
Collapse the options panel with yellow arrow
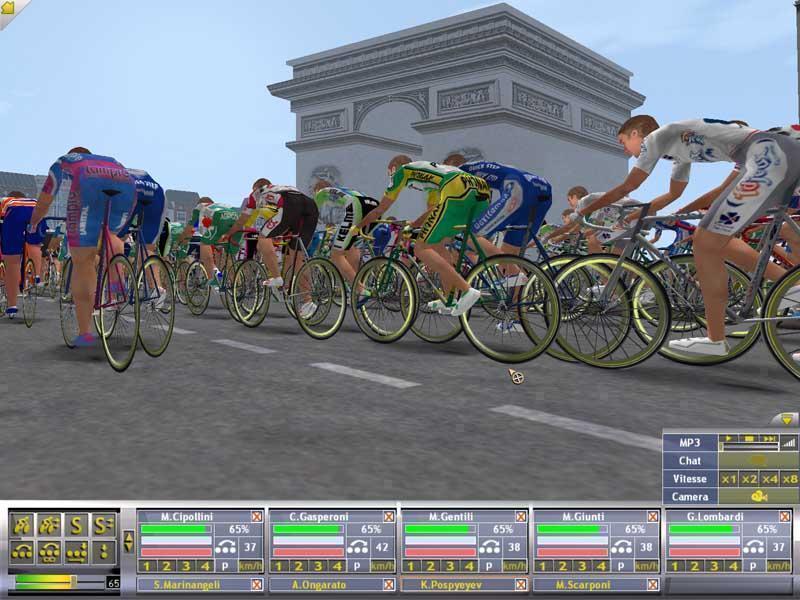click(x=787, y=420)
